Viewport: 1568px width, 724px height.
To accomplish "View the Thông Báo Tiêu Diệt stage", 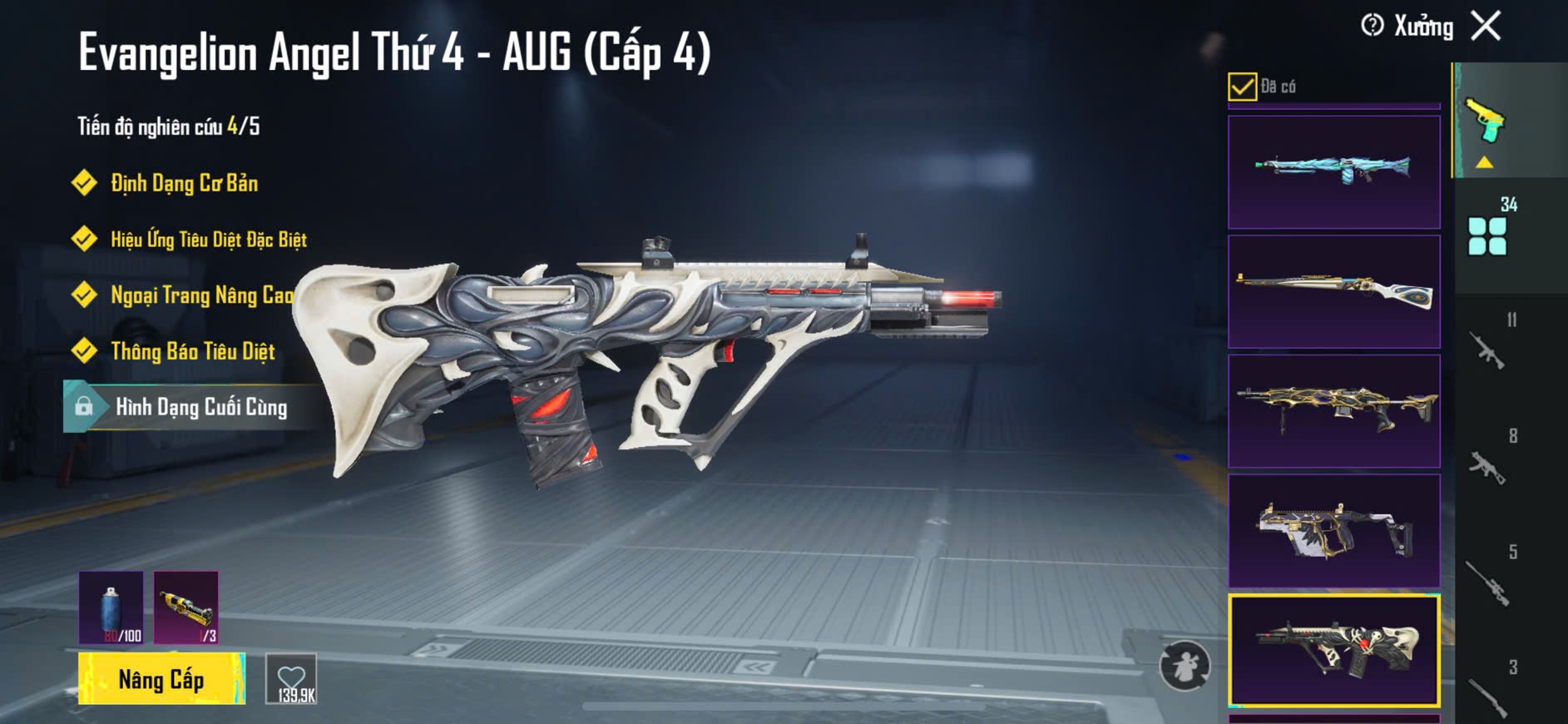I will (192, 351).
